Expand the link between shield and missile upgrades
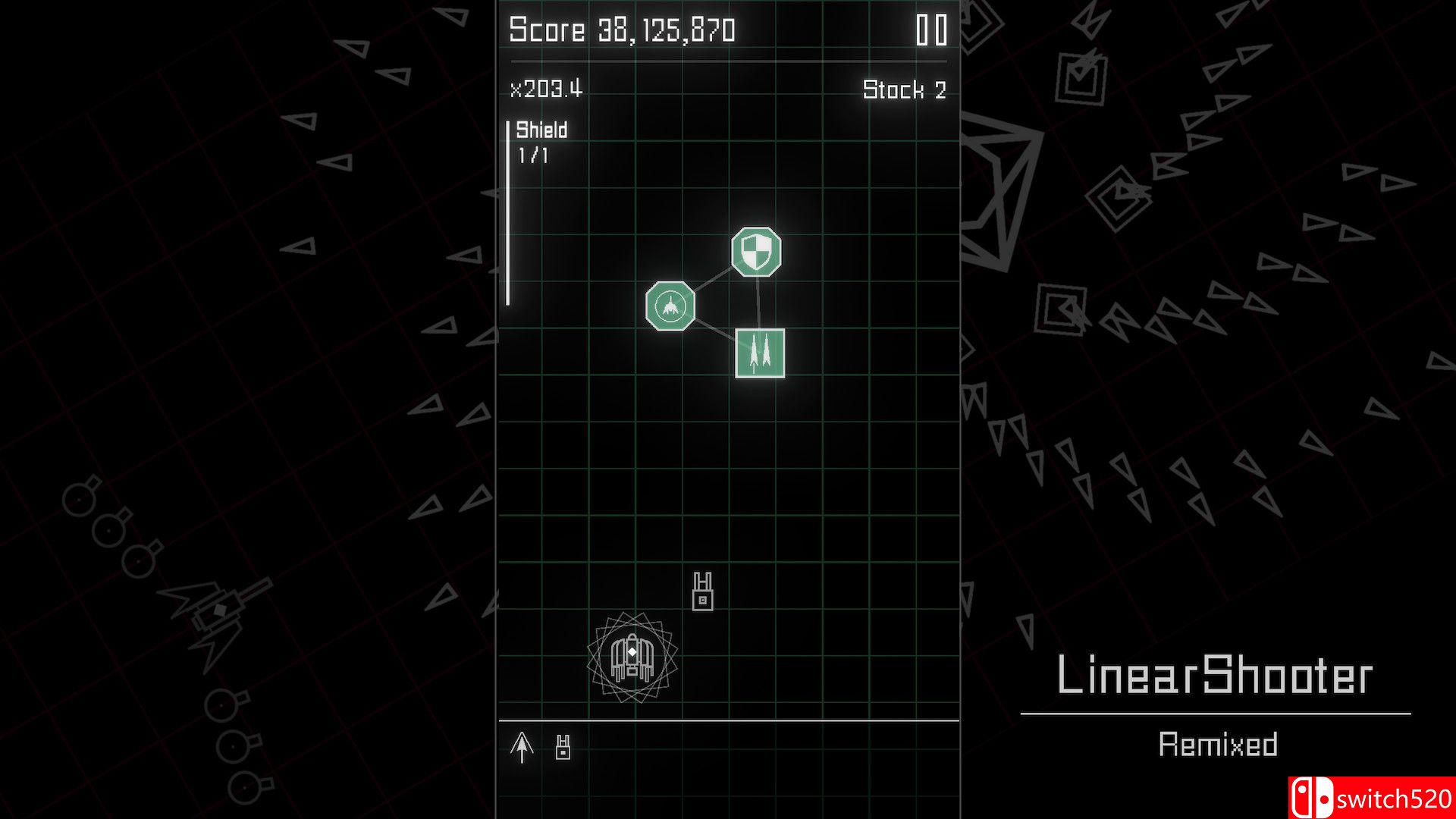Image resolution: width=1456 pixels, height=819 pixels. coord(761,303)
